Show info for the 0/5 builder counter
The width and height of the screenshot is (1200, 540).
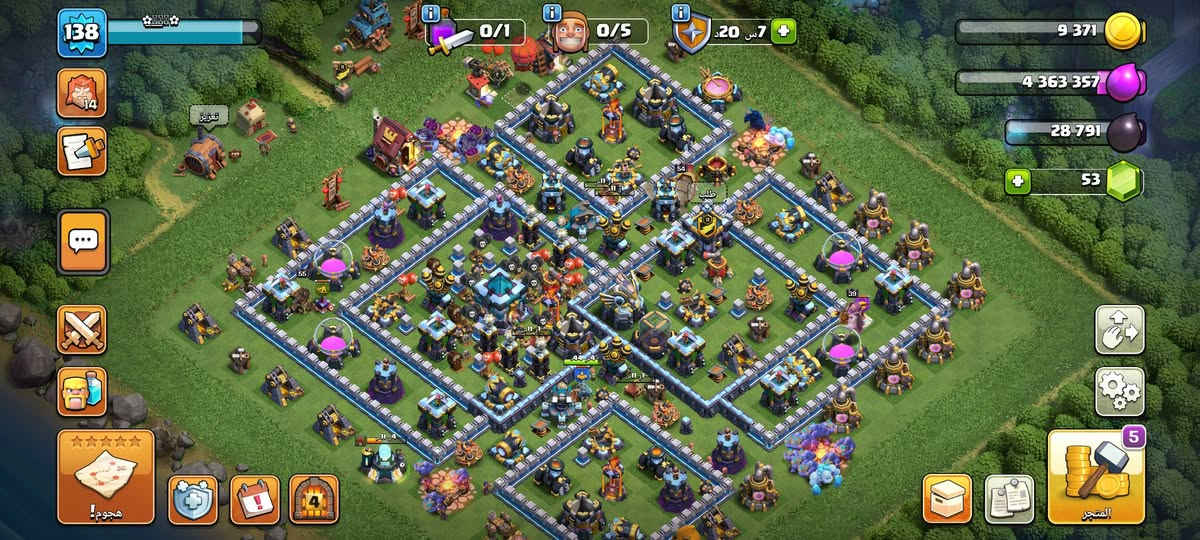click(x=550, y=13)
